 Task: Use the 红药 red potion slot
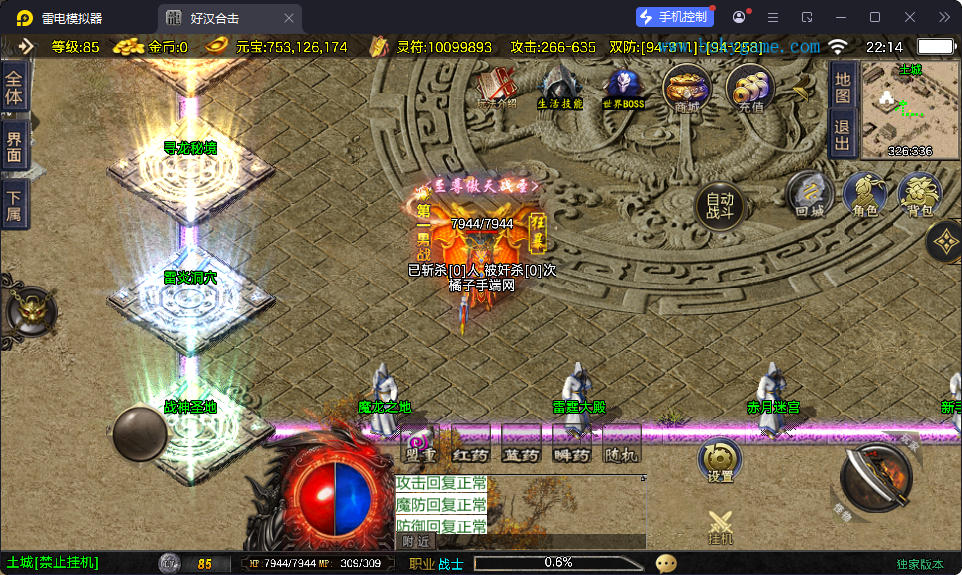470,443
